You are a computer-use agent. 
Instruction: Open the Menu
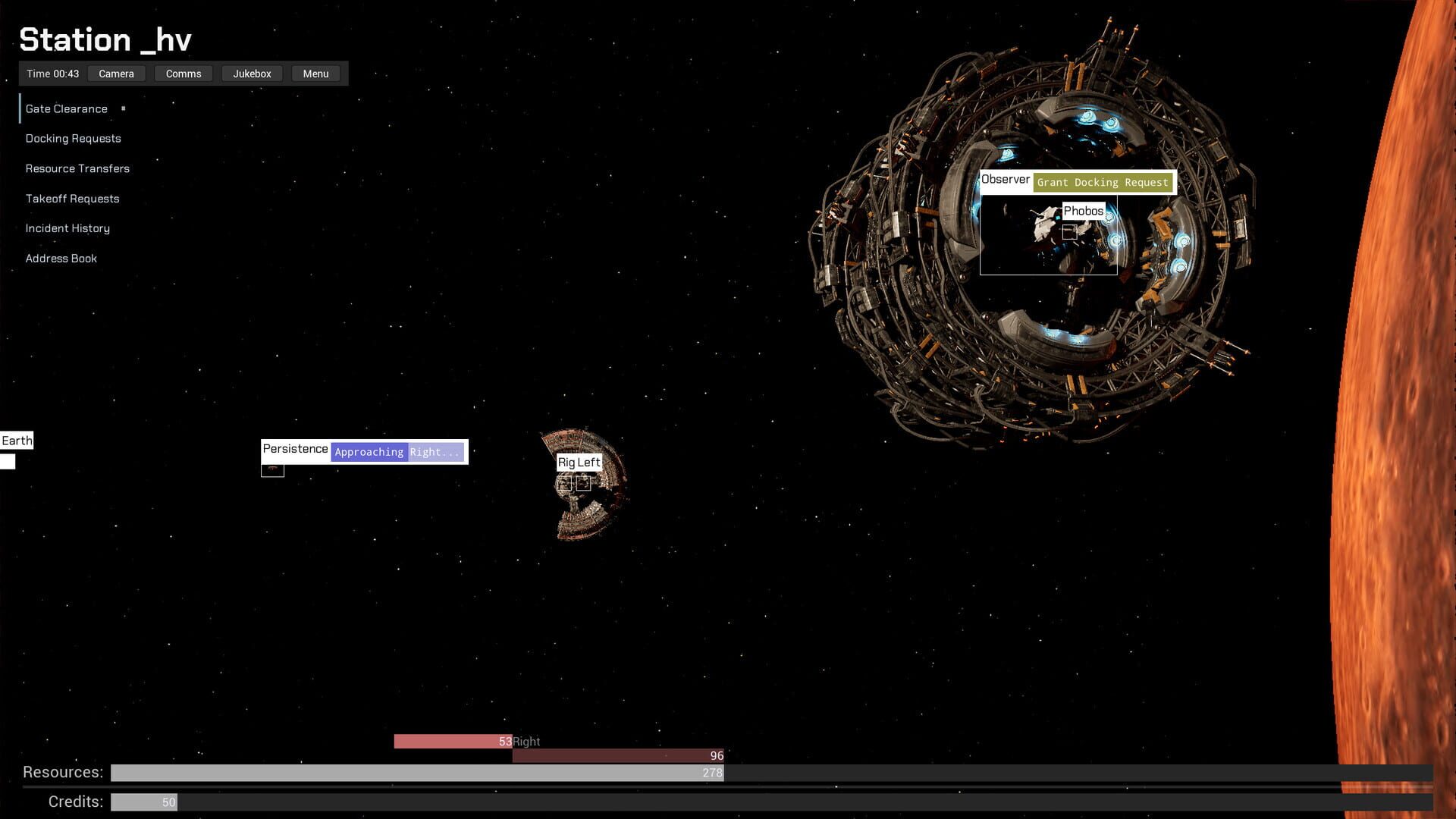315,74
